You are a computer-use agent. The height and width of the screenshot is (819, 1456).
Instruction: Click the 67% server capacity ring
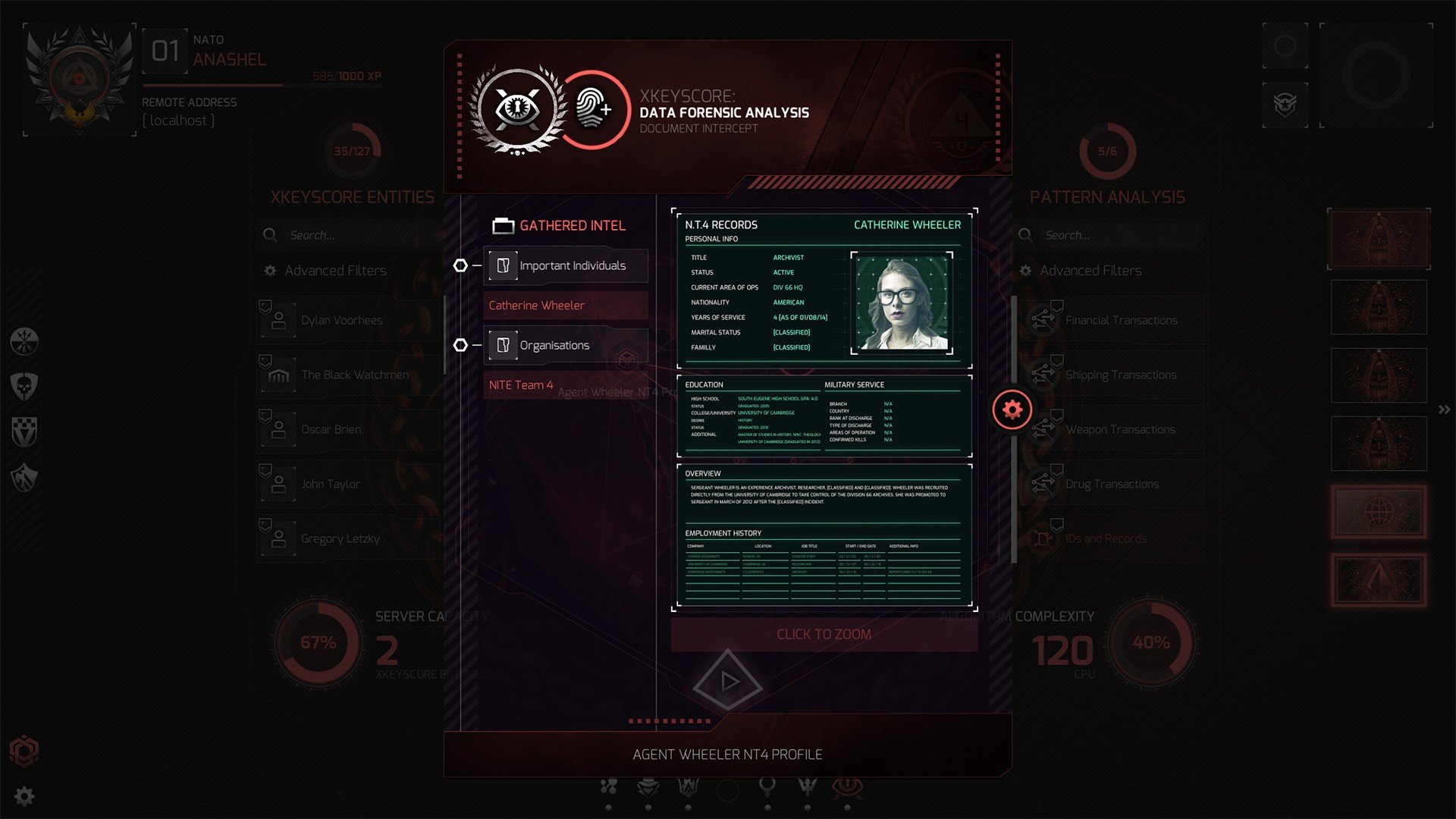point(318,642)
